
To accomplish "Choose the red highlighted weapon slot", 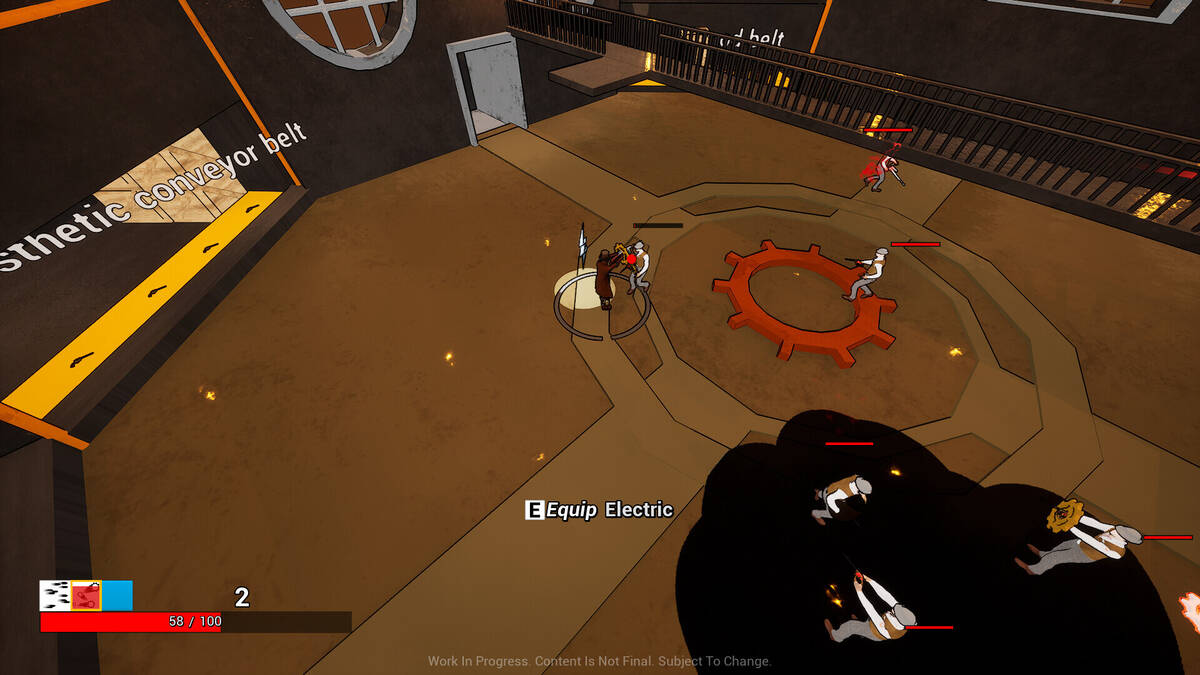I will pyautogui.click(x=86, y=596).
